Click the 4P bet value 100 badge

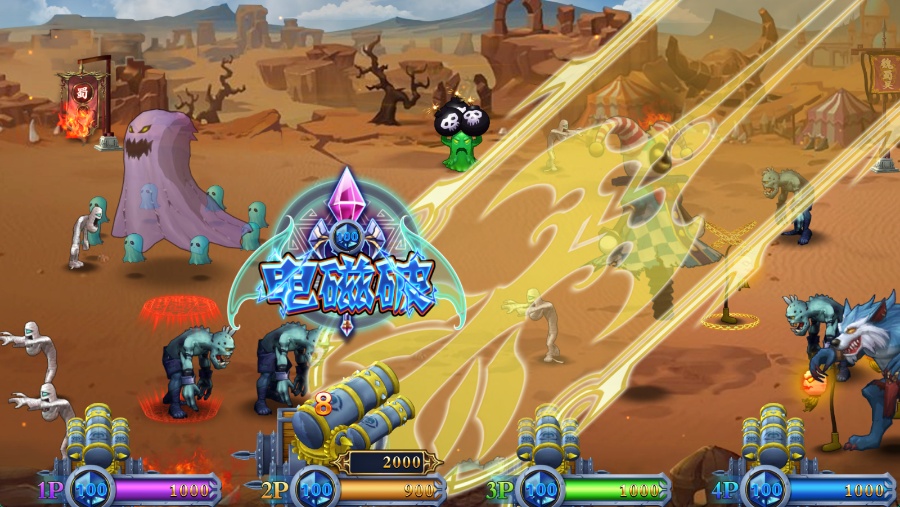[x=766, y=490]
